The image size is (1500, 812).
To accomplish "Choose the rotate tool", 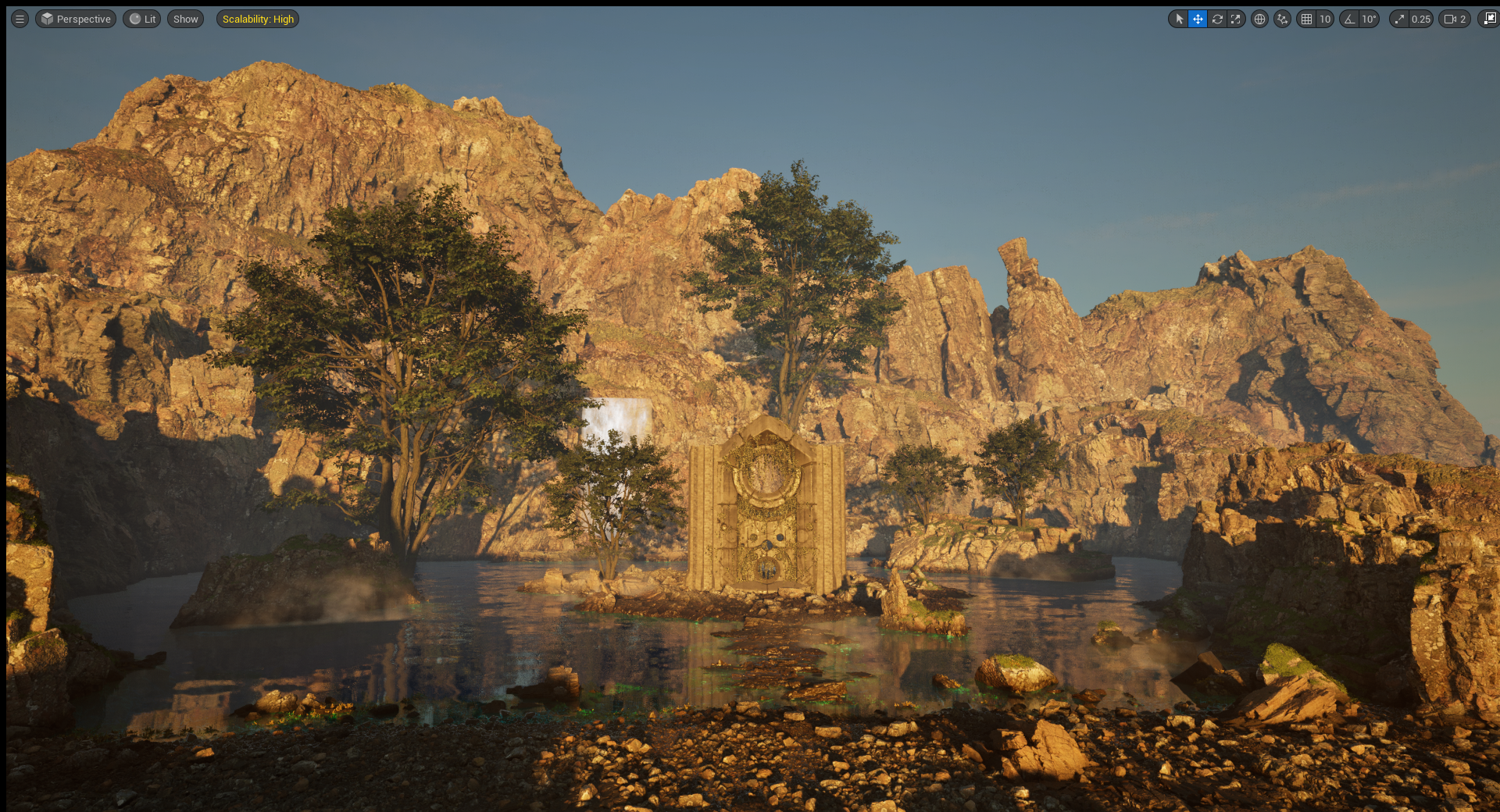I will pyautogui.click(x=1217, y=19).
